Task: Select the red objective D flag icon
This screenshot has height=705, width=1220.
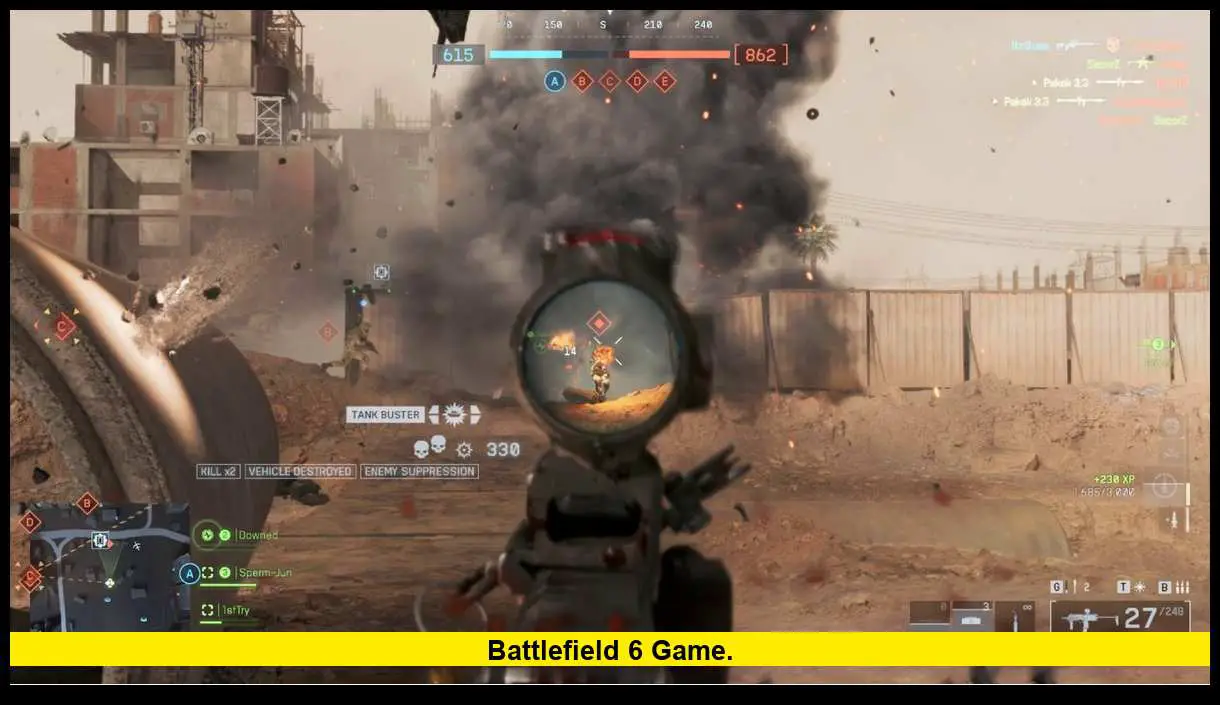Action: pos(637,81)
